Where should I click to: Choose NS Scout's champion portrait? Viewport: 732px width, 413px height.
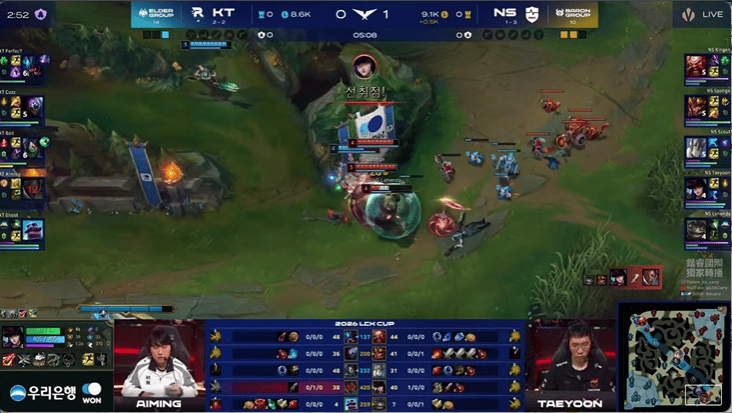pyautogui.click(x=695, y=148)
